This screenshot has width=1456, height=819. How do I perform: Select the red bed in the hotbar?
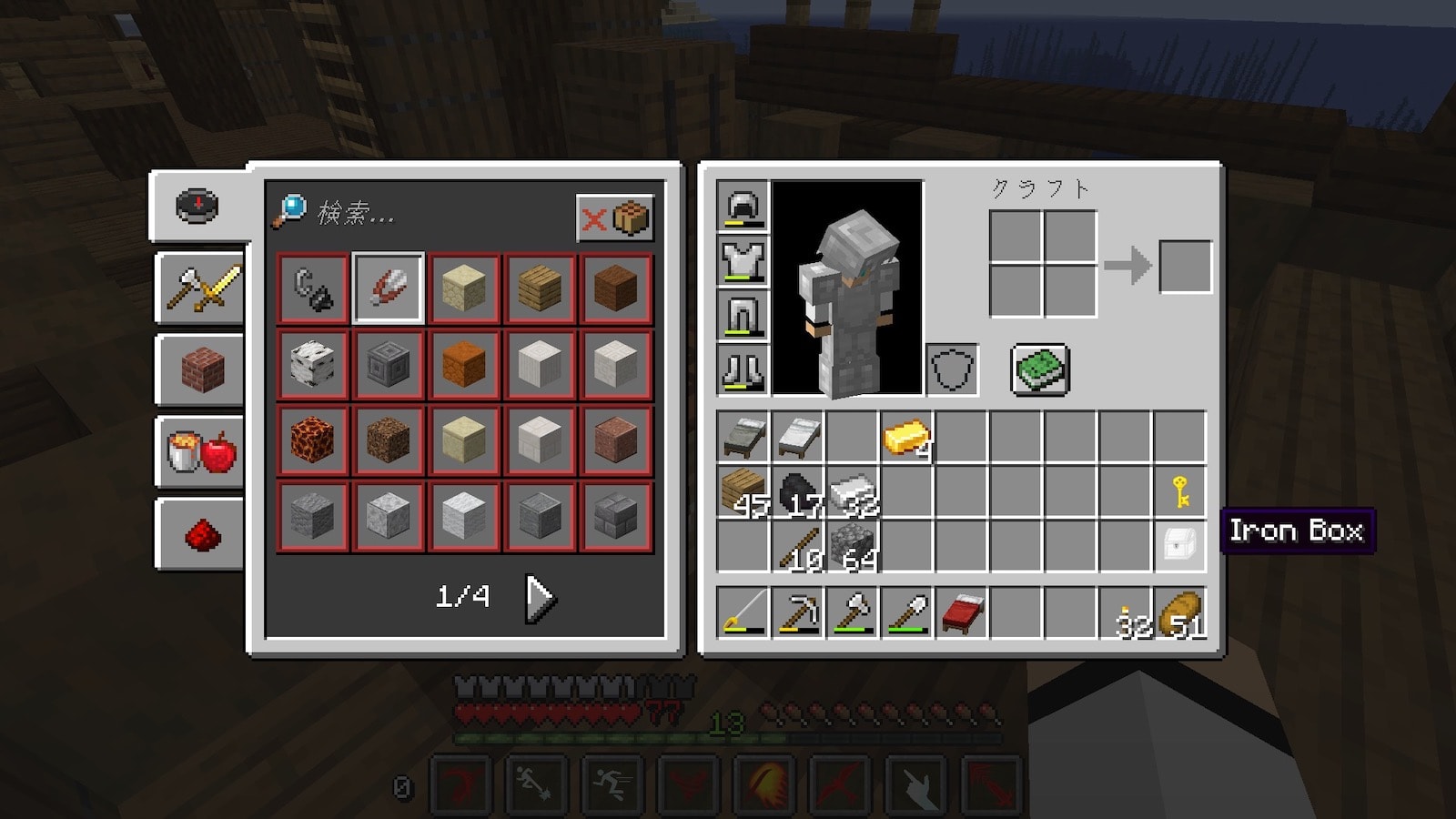pyautogui.click(x=961, y=612)
